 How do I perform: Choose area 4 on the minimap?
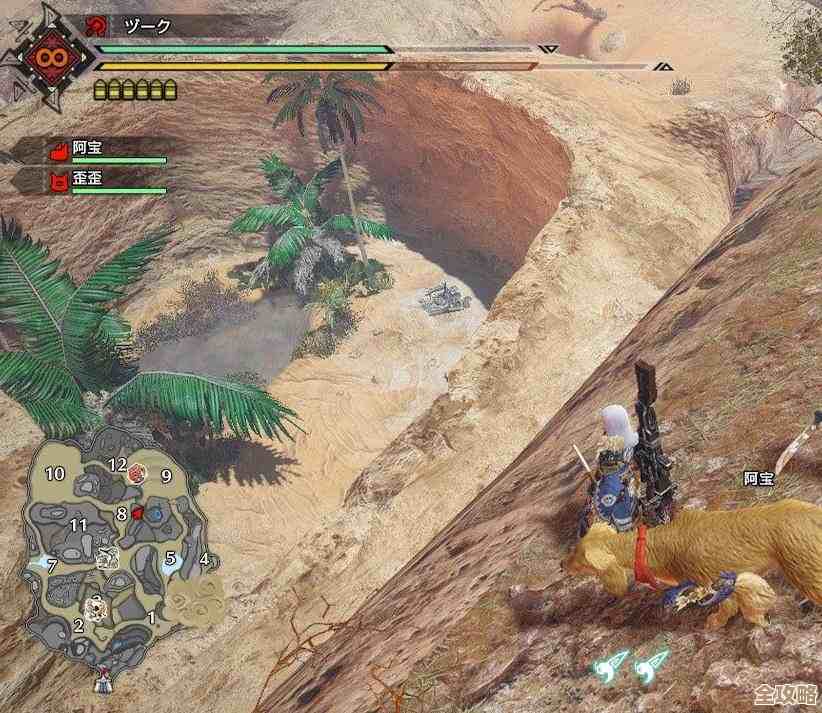(204, 559)
